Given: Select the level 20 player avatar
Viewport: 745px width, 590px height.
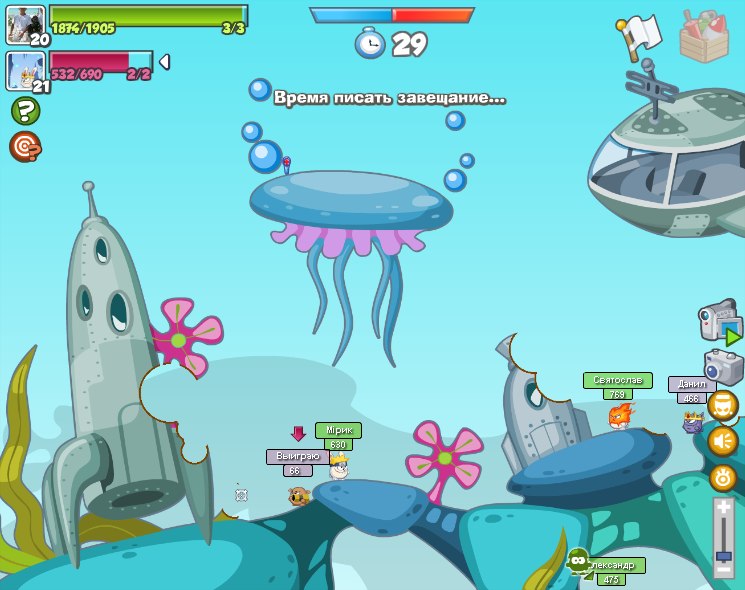Looking at the screenshot, I should (x=25, y=25).
